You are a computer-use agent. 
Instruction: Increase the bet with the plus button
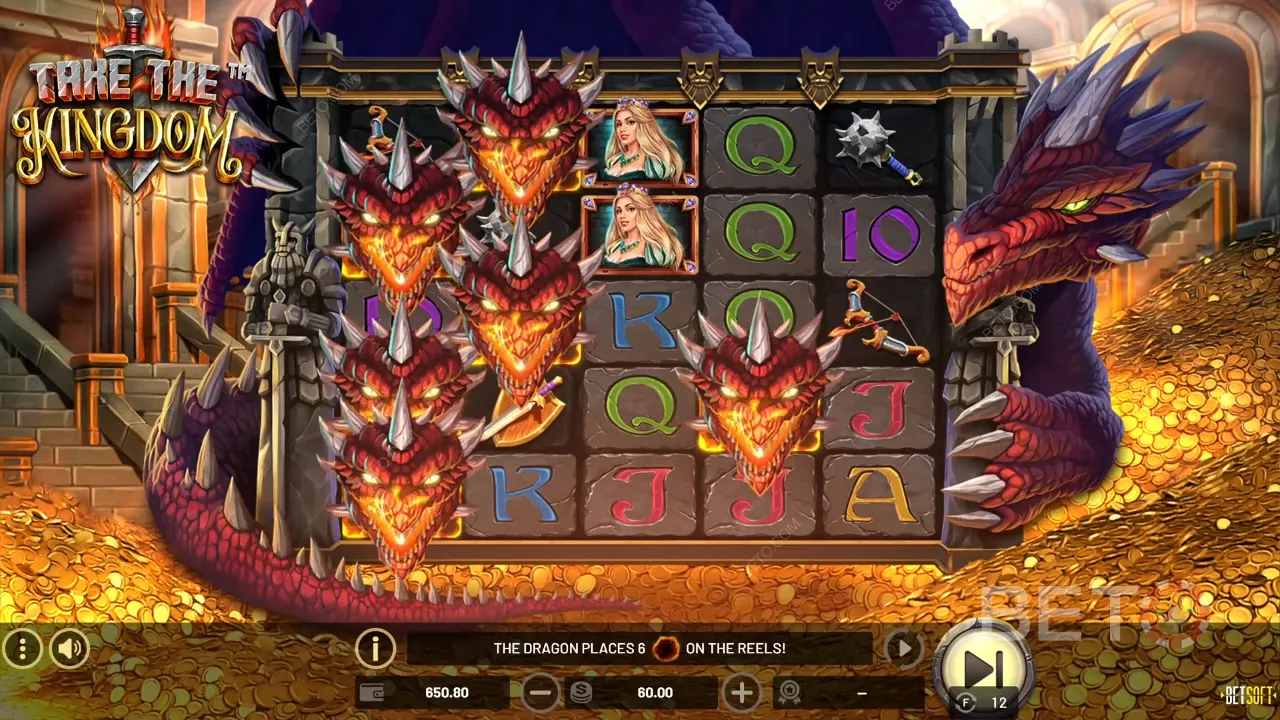coord(741,692)
